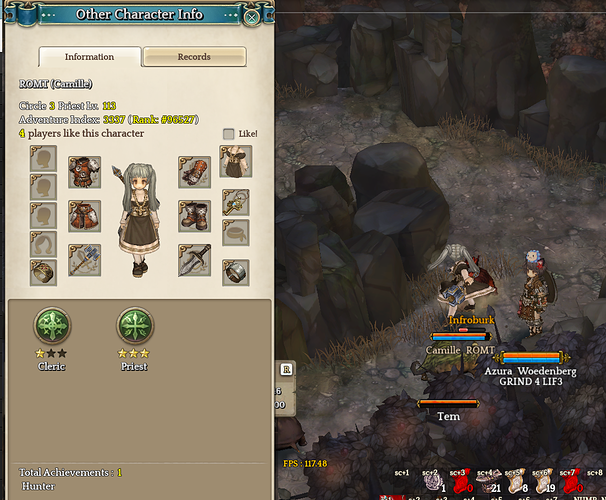Select the Information tab
This screenshot has height=500, width=606.
click(x=89, y=57)
